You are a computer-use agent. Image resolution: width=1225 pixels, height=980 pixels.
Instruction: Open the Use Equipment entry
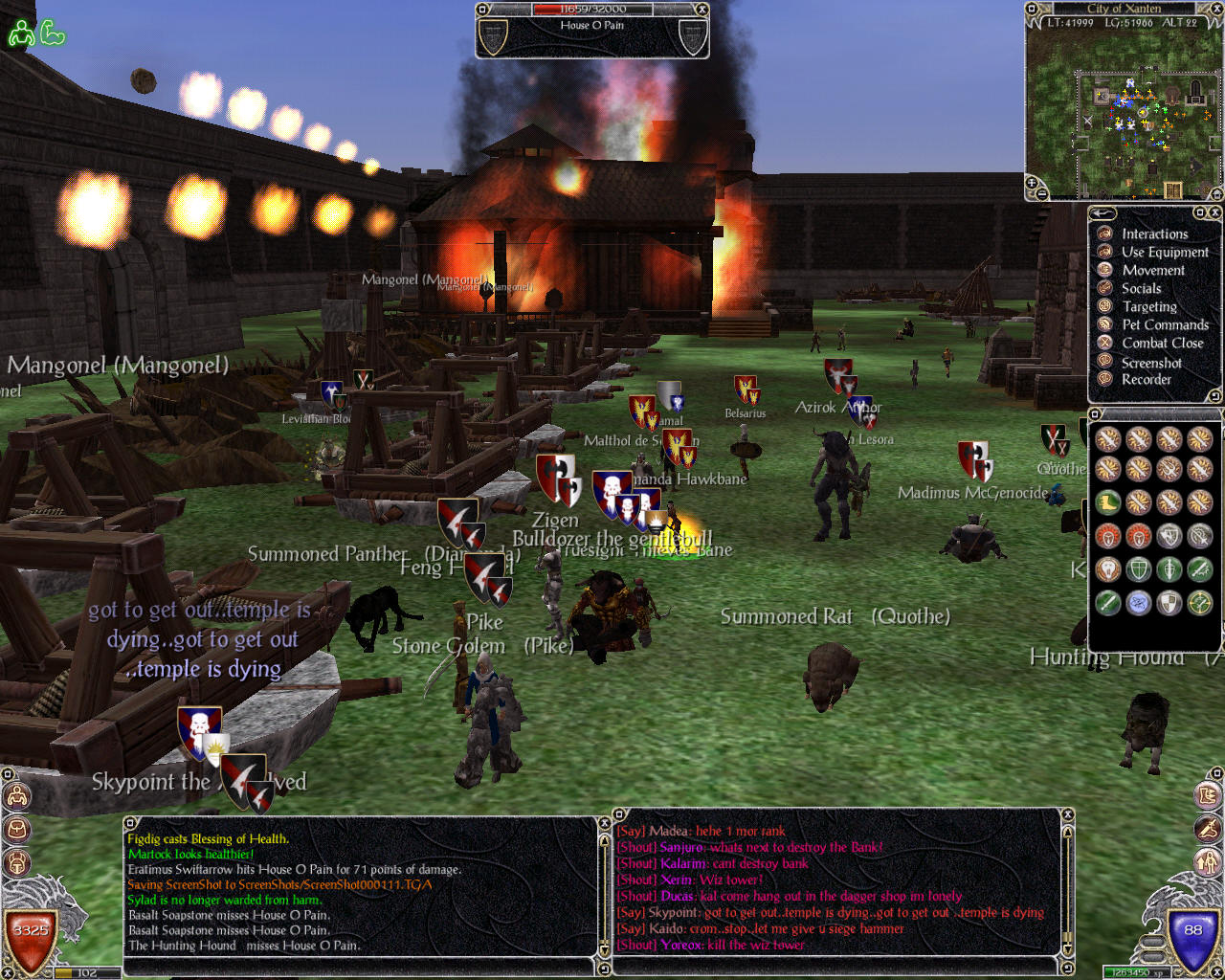click(1165, 252)
